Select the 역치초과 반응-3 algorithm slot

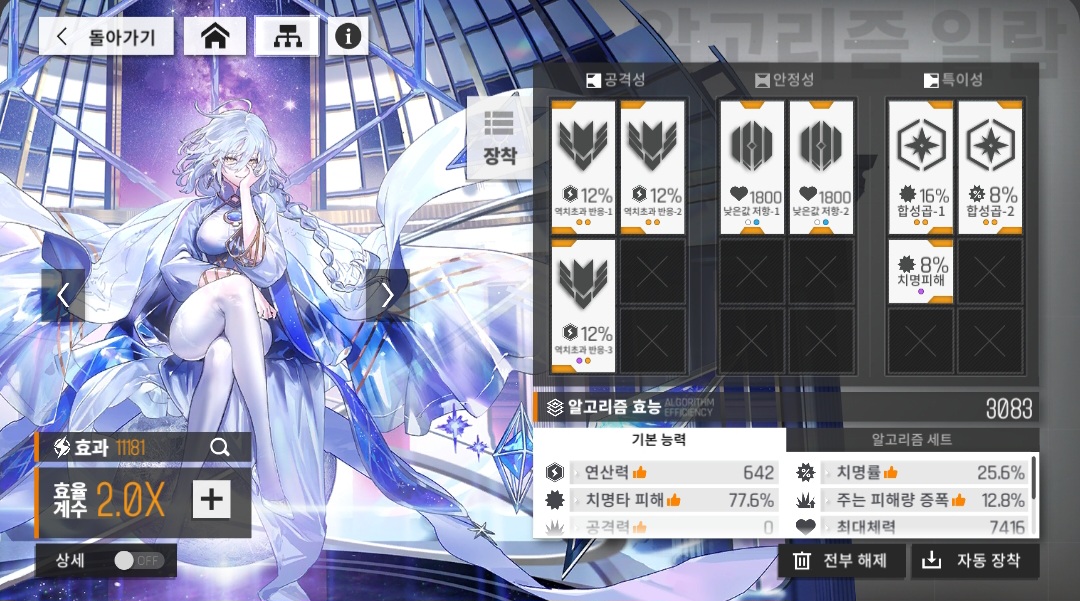pyautogui.click(x=583, y=305)
